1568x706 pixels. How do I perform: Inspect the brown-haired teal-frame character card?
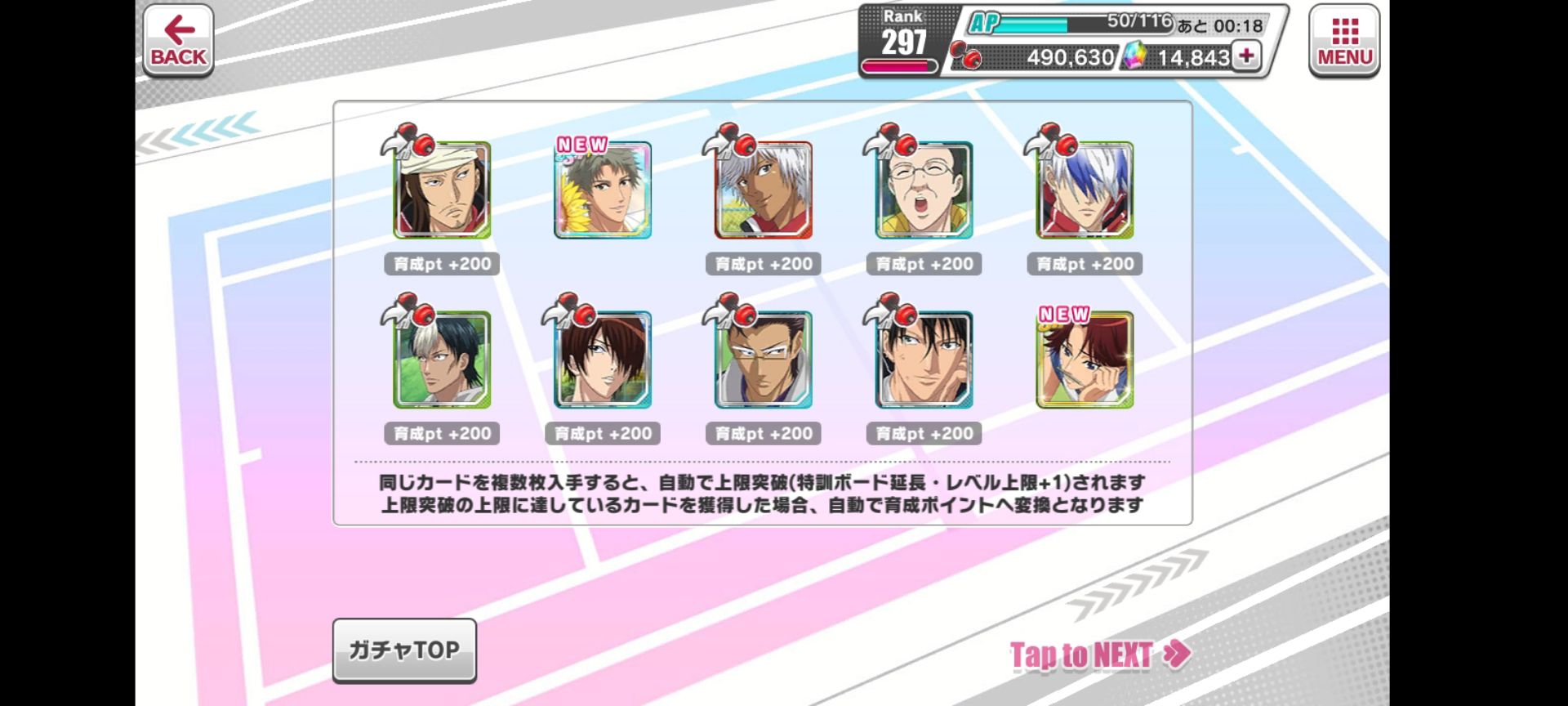click(603, 360)
